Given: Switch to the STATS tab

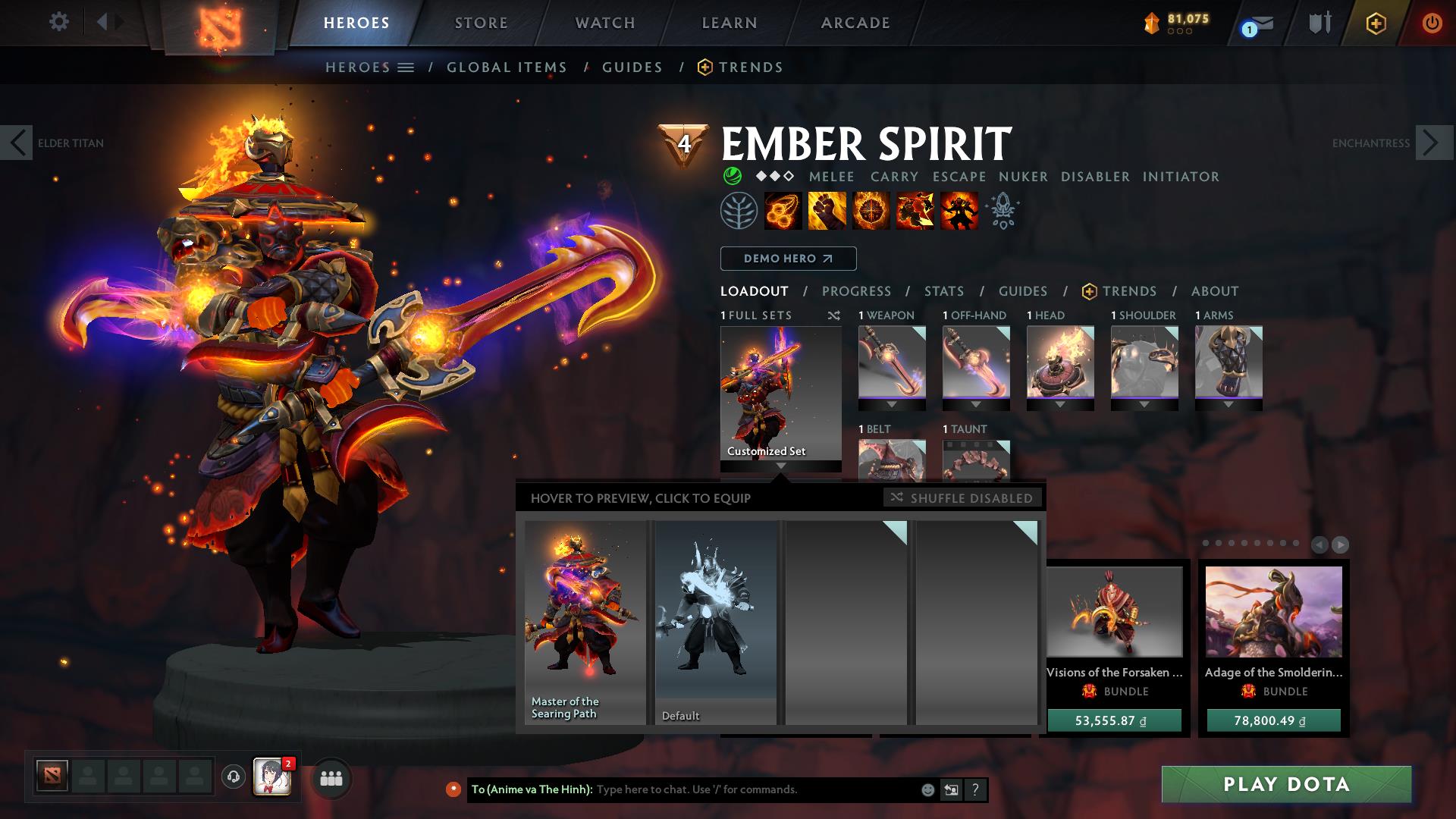Looking at the screenshot, I should (943, 290).
